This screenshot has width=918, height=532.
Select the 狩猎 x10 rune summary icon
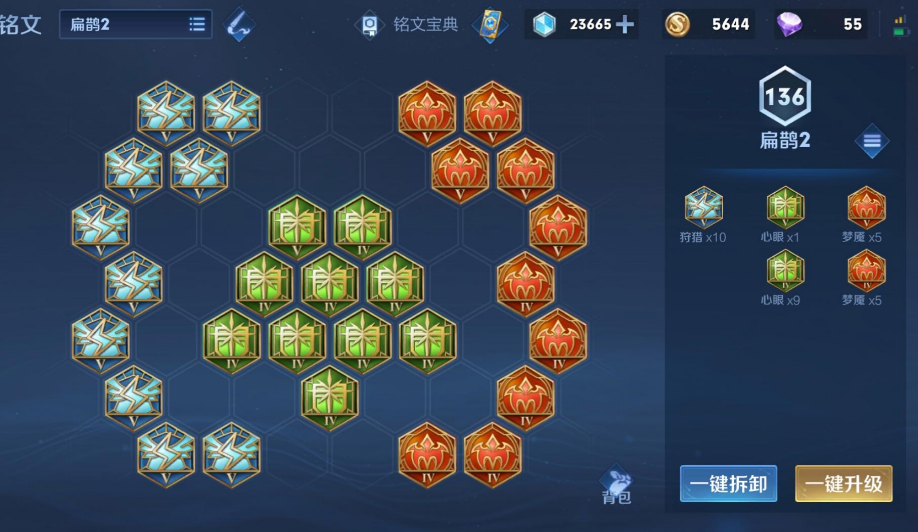[x=703, y=208]
